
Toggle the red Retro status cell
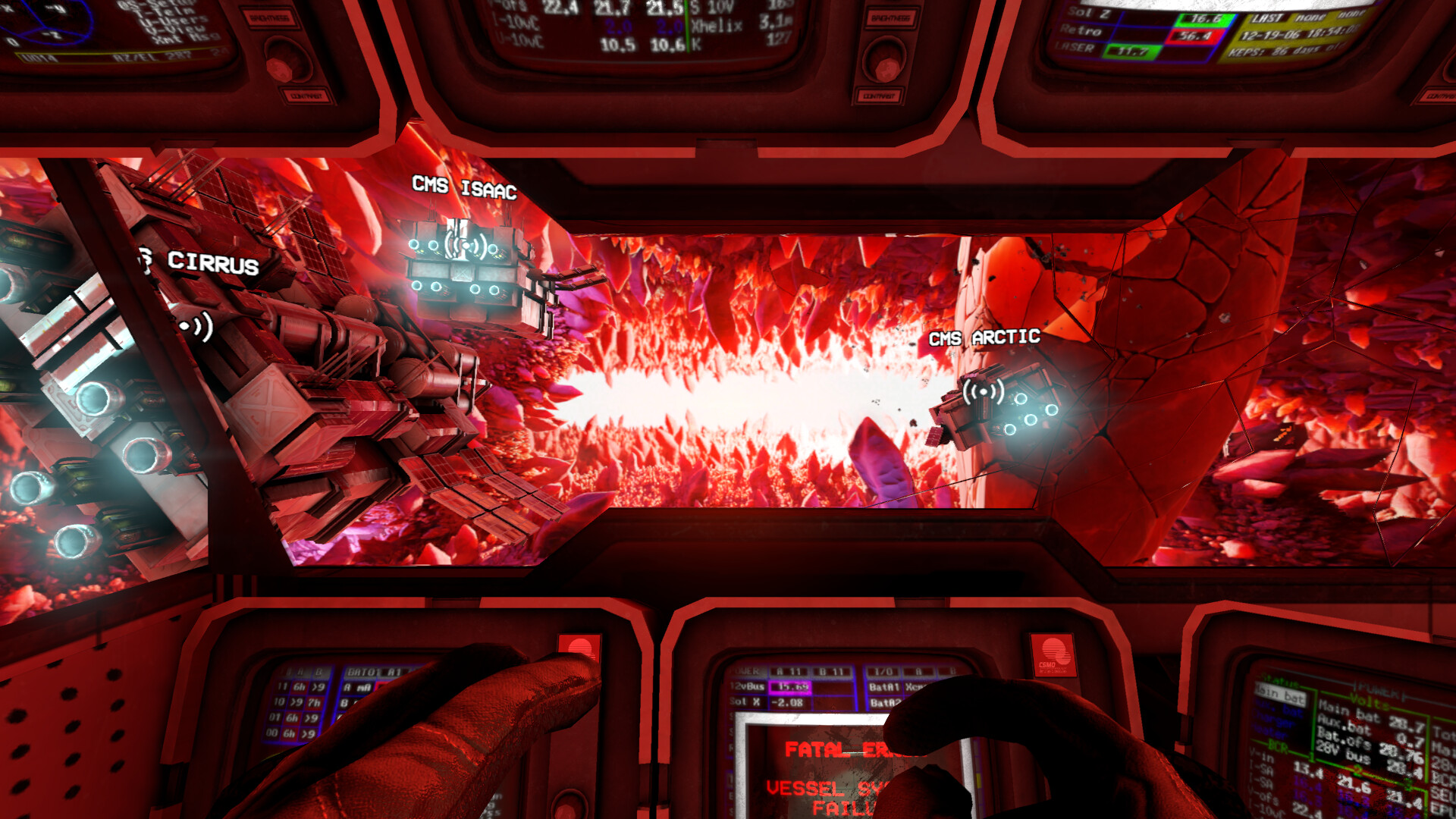(x=1194, y=35)
